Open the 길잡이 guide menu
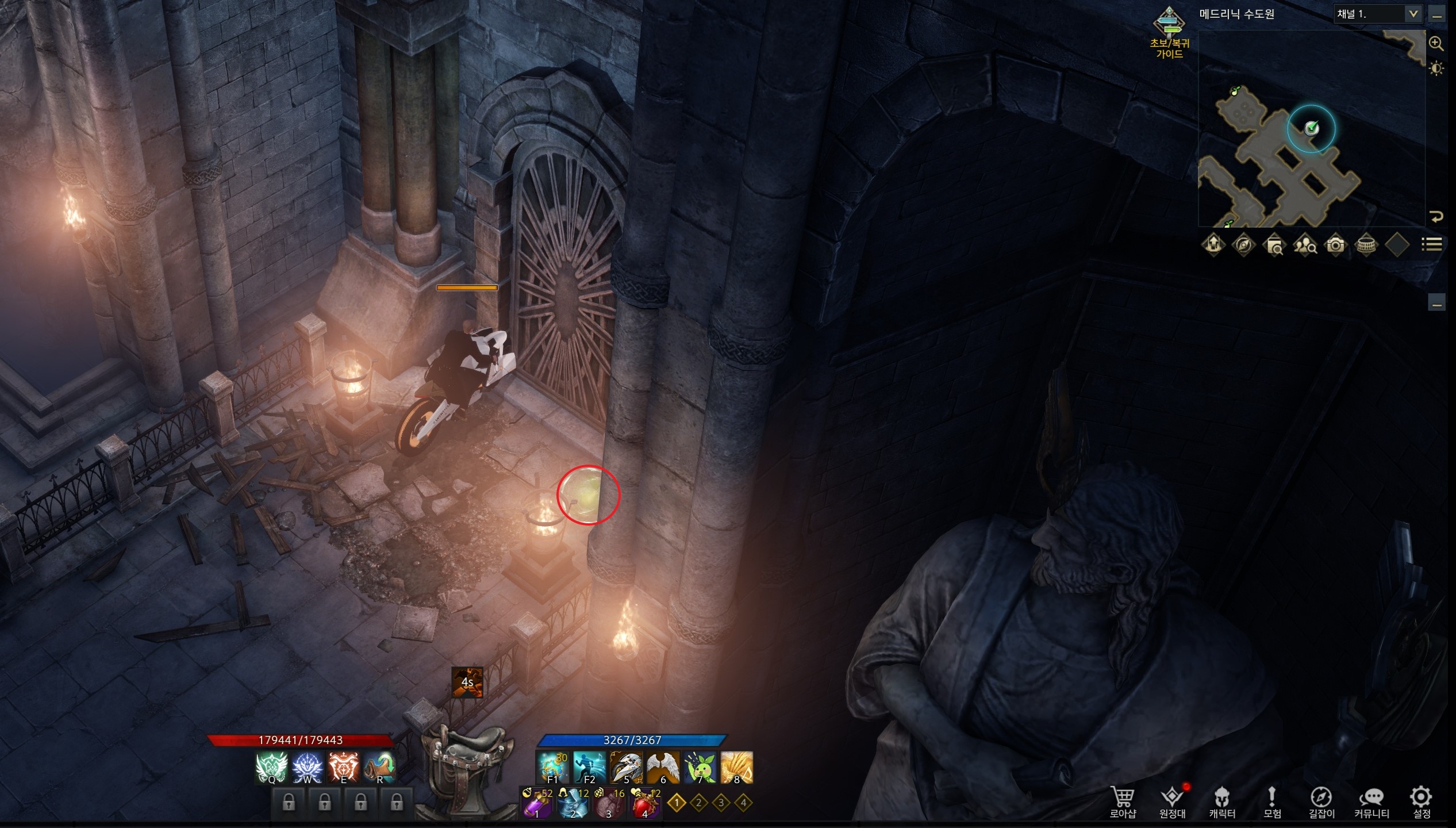 tap(1321, 802)
